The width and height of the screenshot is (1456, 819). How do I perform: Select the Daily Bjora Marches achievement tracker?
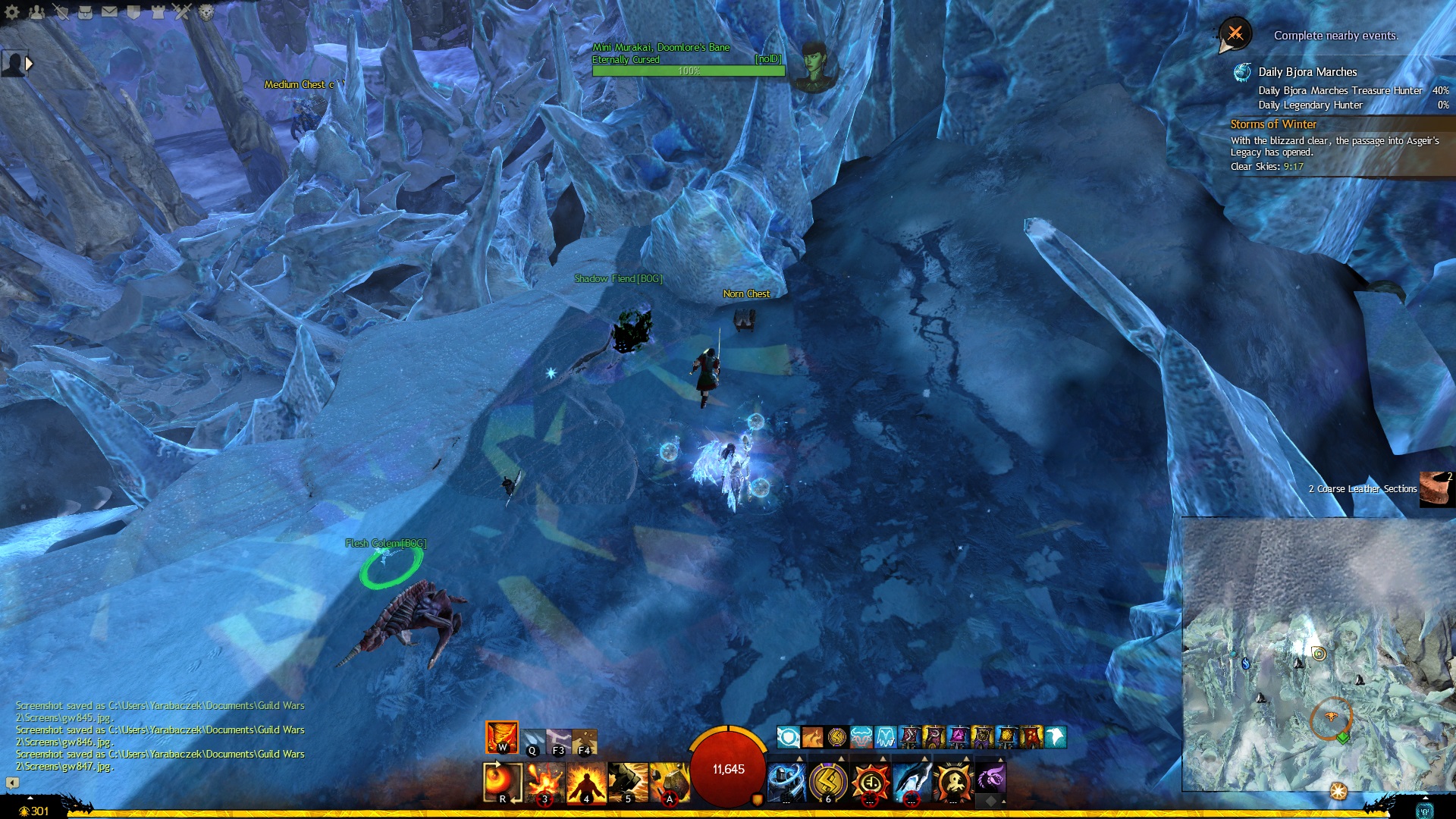tap(1307, 72)
